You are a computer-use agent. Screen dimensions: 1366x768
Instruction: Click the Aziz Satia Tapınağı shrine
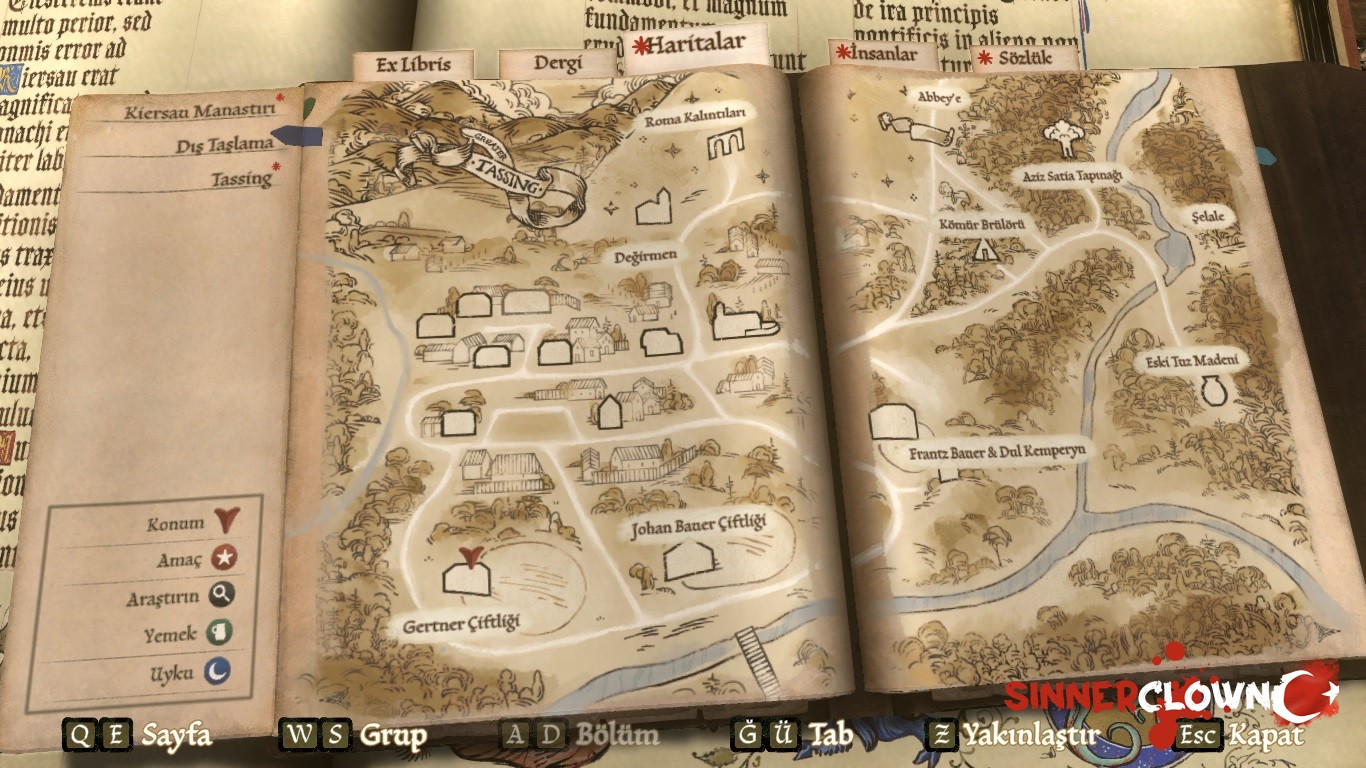click(x=1063, y=138)
